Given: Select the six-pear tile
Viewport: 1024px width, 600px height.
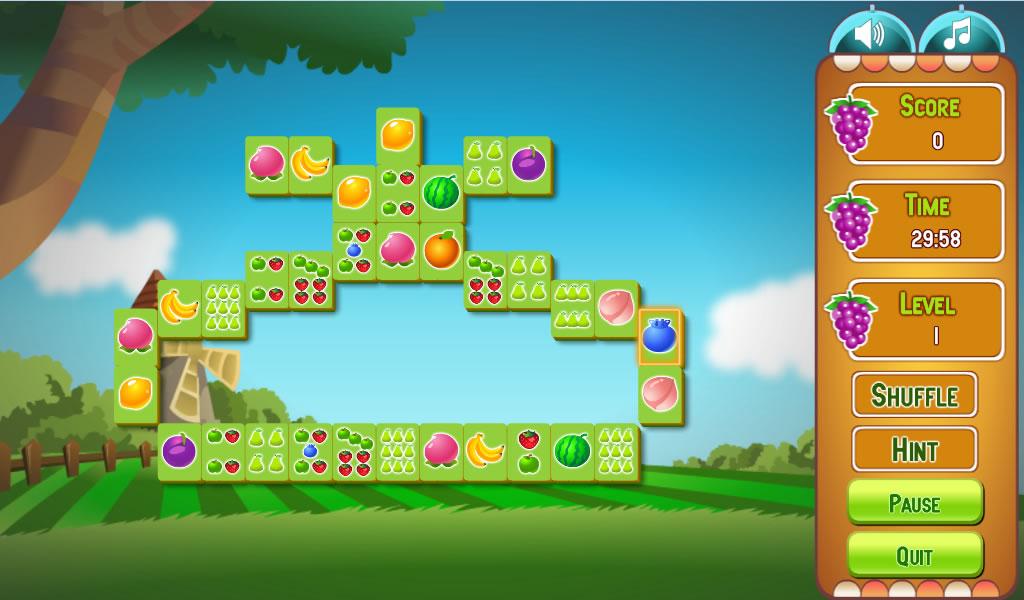Looking at the screenshot, I should tap(572, 308).
